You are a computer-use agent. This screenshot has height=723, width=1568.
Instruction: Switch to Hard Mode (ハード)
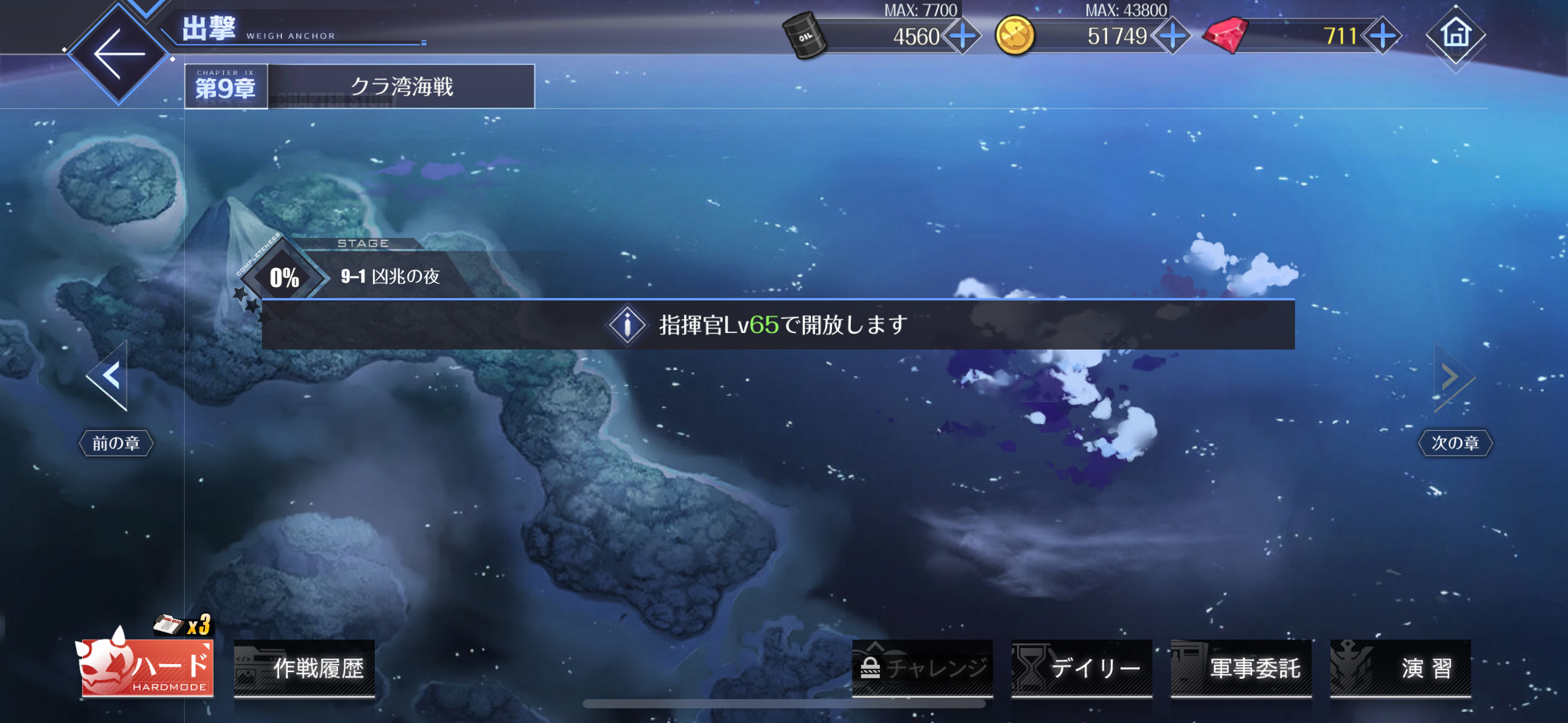point(148,668)
